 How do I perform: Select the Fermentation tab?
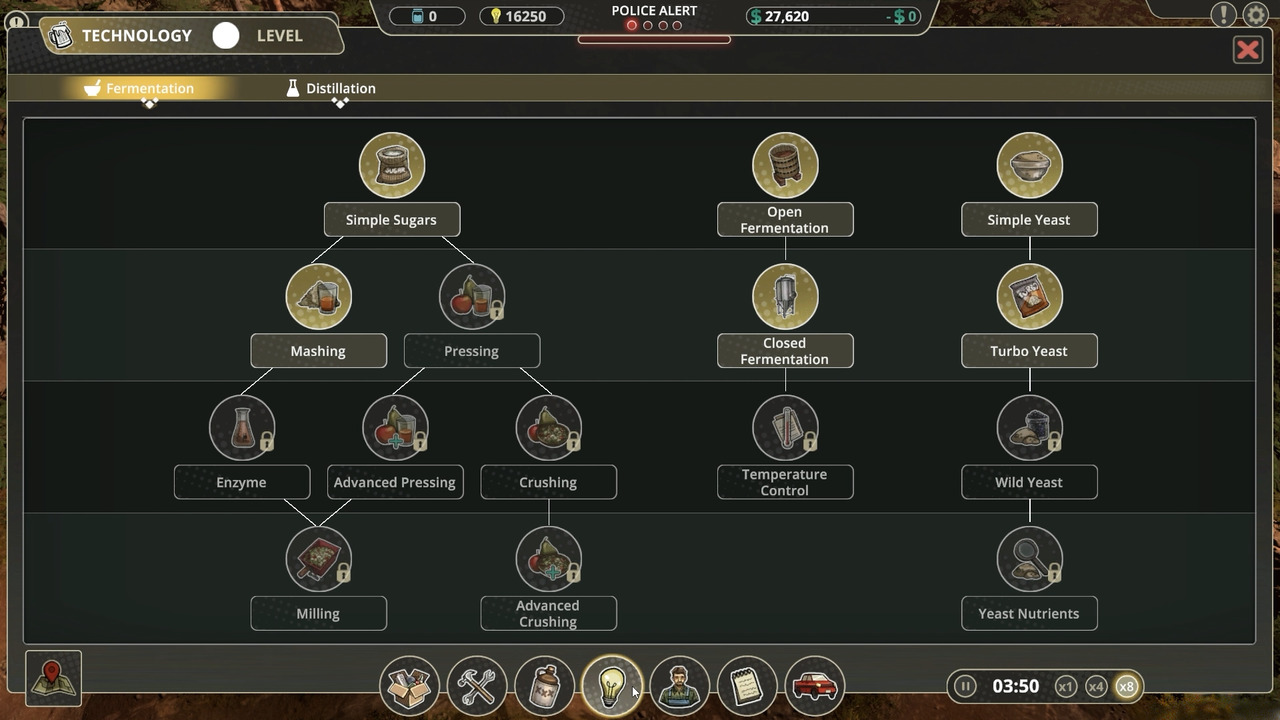coord(139,88)
